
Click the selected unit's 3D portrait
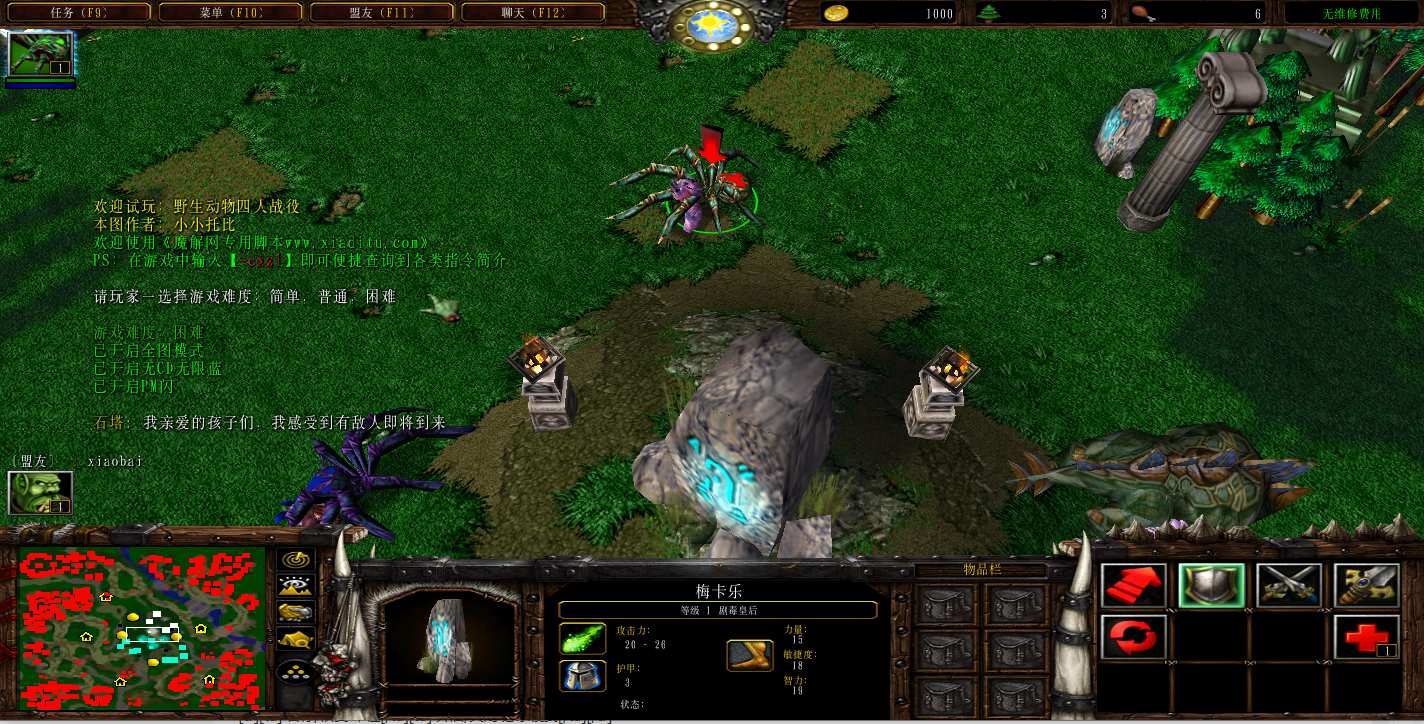(448, 640)
